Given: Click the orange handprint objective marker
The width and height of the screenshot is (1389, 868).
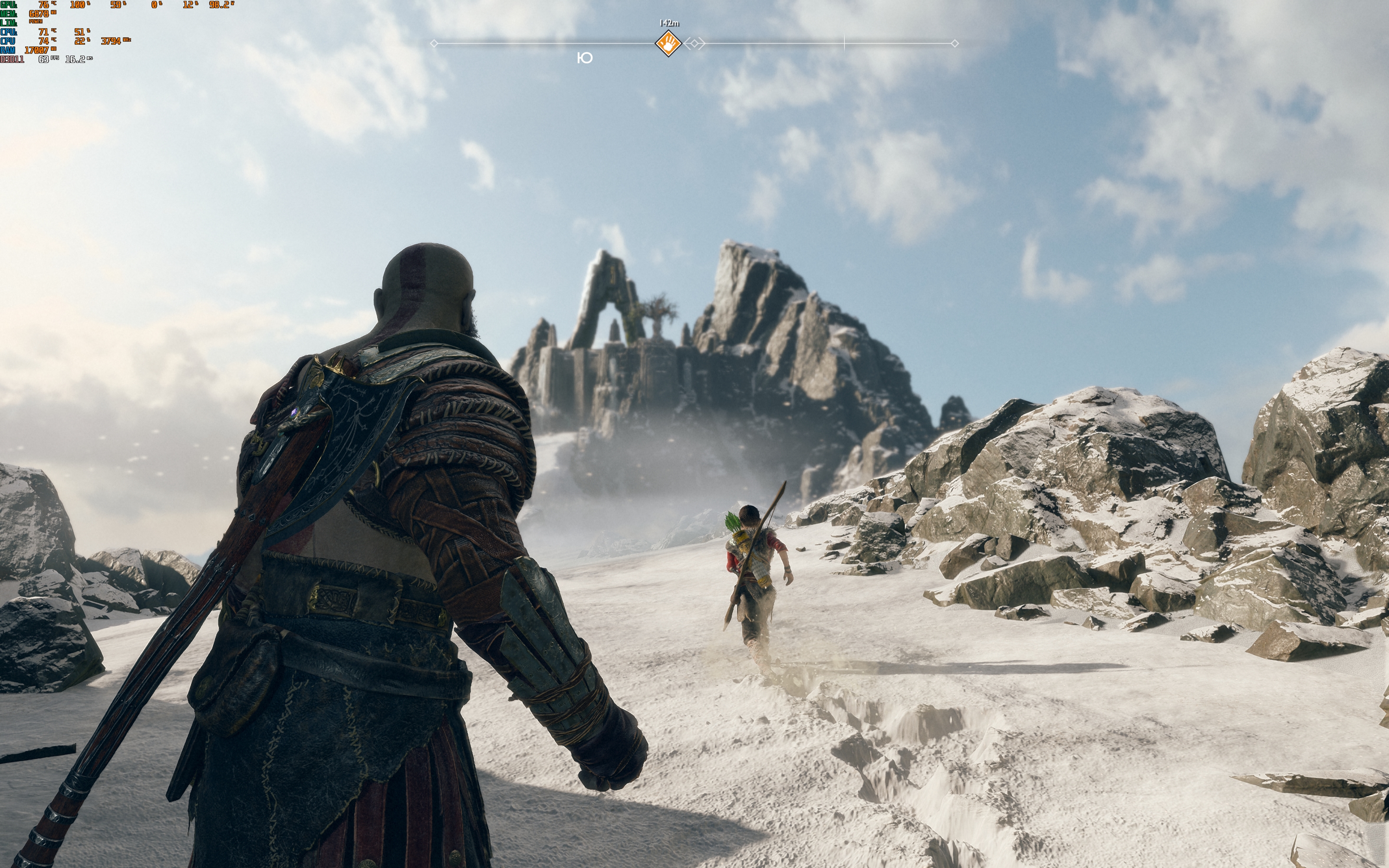Looking at the screenshot, I should 668,43.
